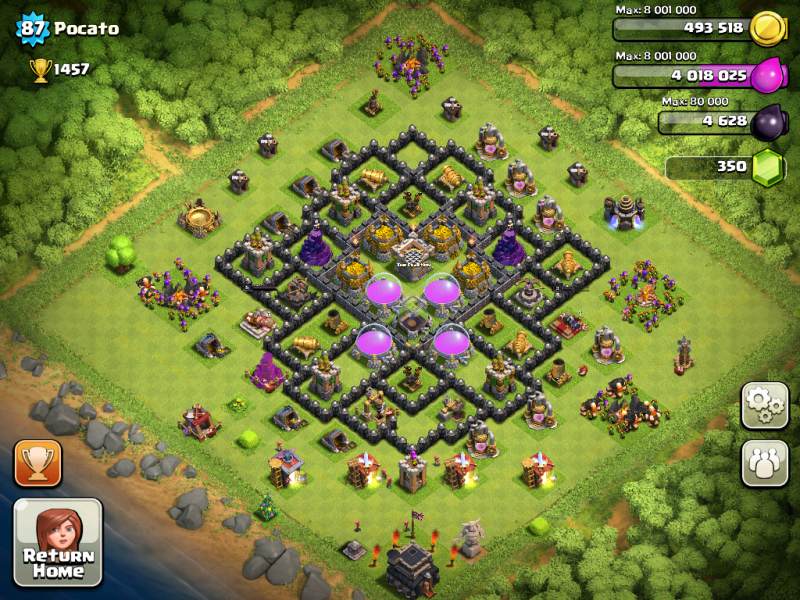
Task: Select the level 87 experience star badge
Action: (32, 28)
